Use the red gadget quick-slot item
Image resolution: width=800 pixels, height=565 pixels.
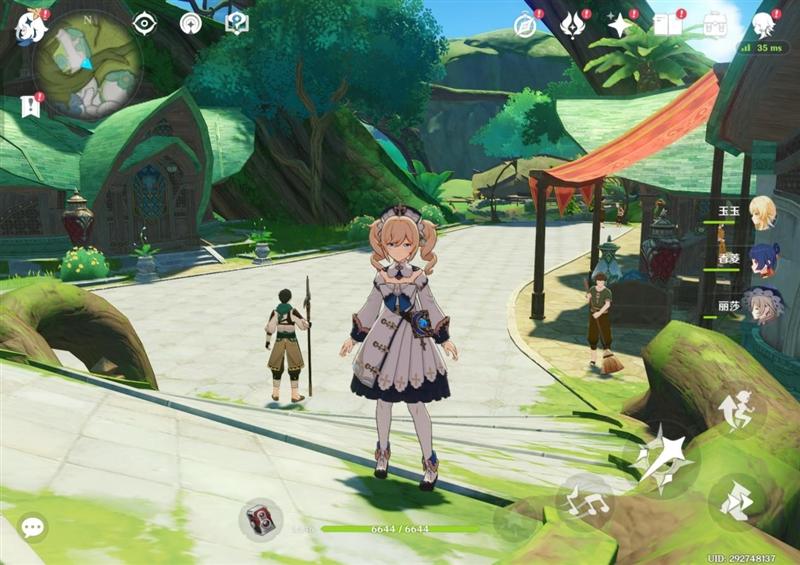(260, 519)
